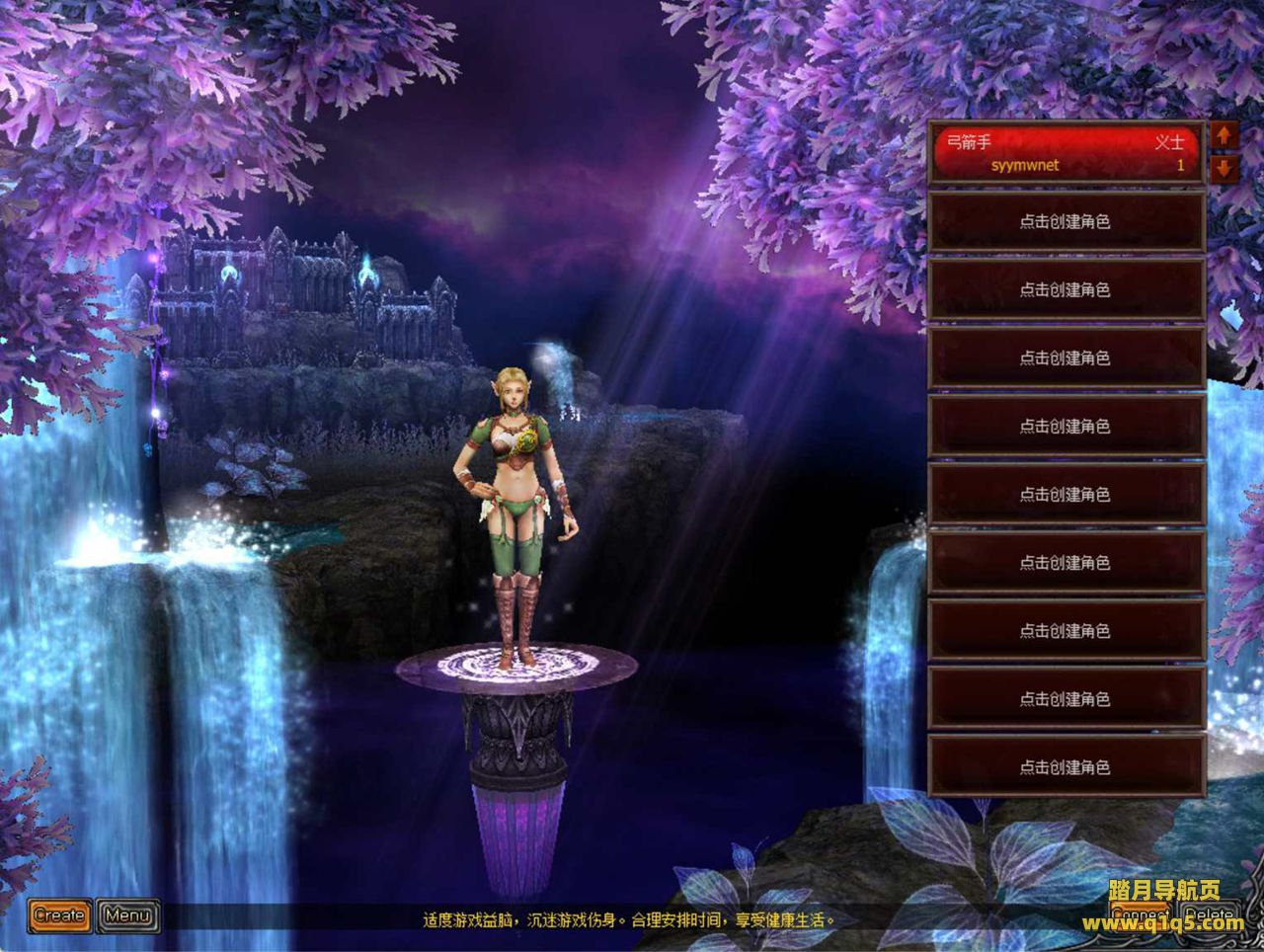Open the Menu button
Image resolution: width=1264 pixels, height=952 pixels.
coord(128,915)
